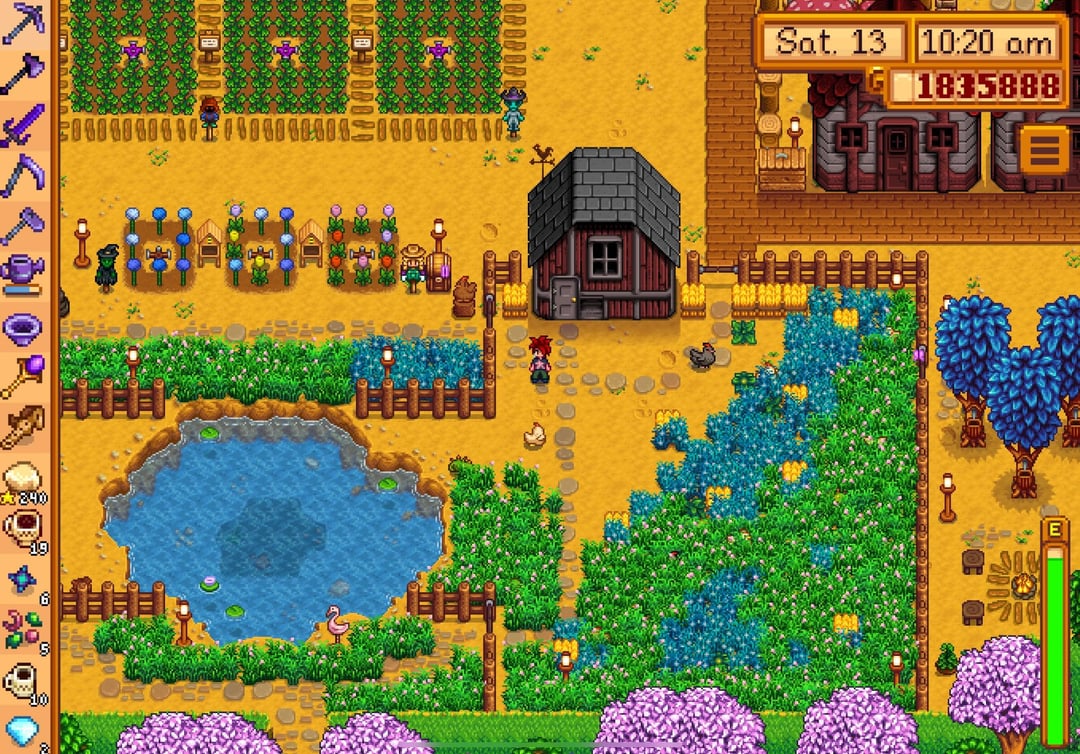The image size is (1080, 754).
Task: Select the cup stack of 10
Action: (22, 681)
